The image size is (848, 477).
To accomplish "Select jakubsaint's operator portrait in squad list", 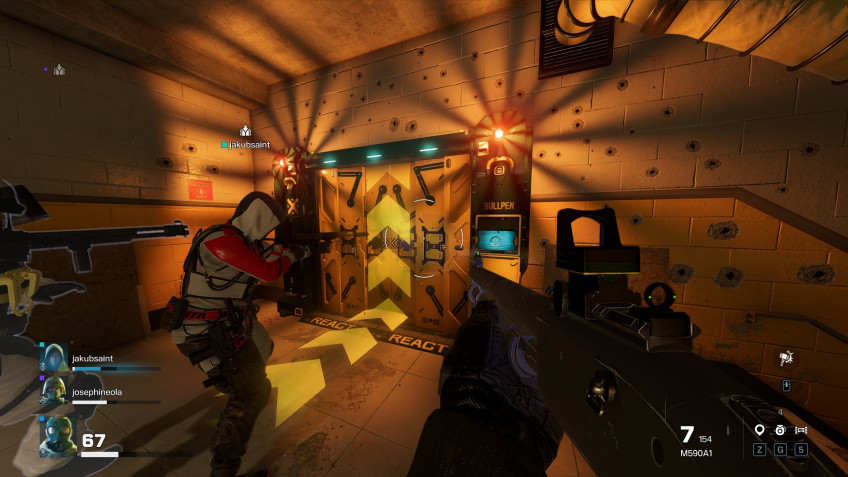I will pyautogui.click(x=54, y=359).
